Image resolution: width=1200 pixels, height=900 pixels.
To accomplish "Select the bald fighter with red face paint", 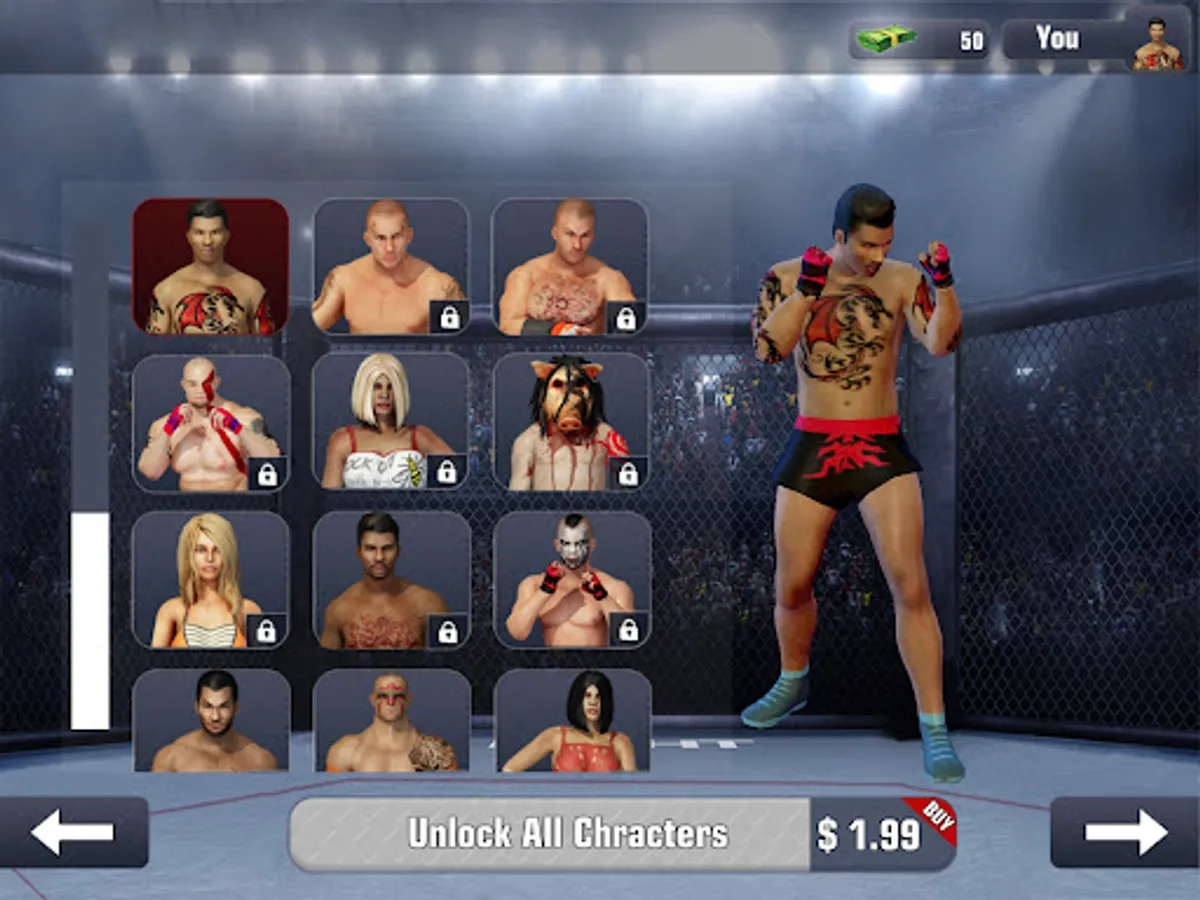I will pos(211,423).
